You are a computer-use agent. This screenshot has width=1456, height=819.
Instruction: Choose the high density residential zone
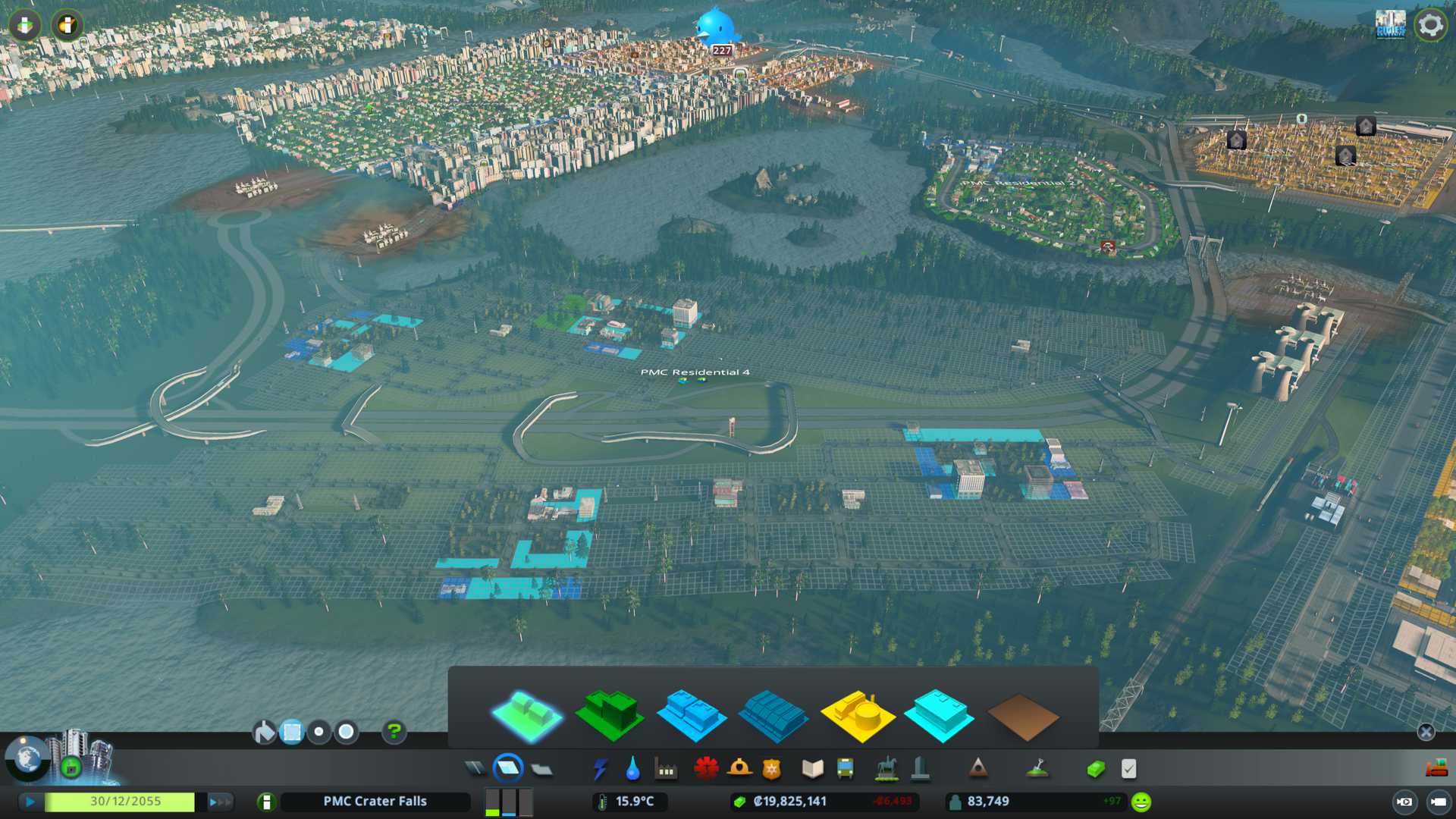tap(609, 715)
